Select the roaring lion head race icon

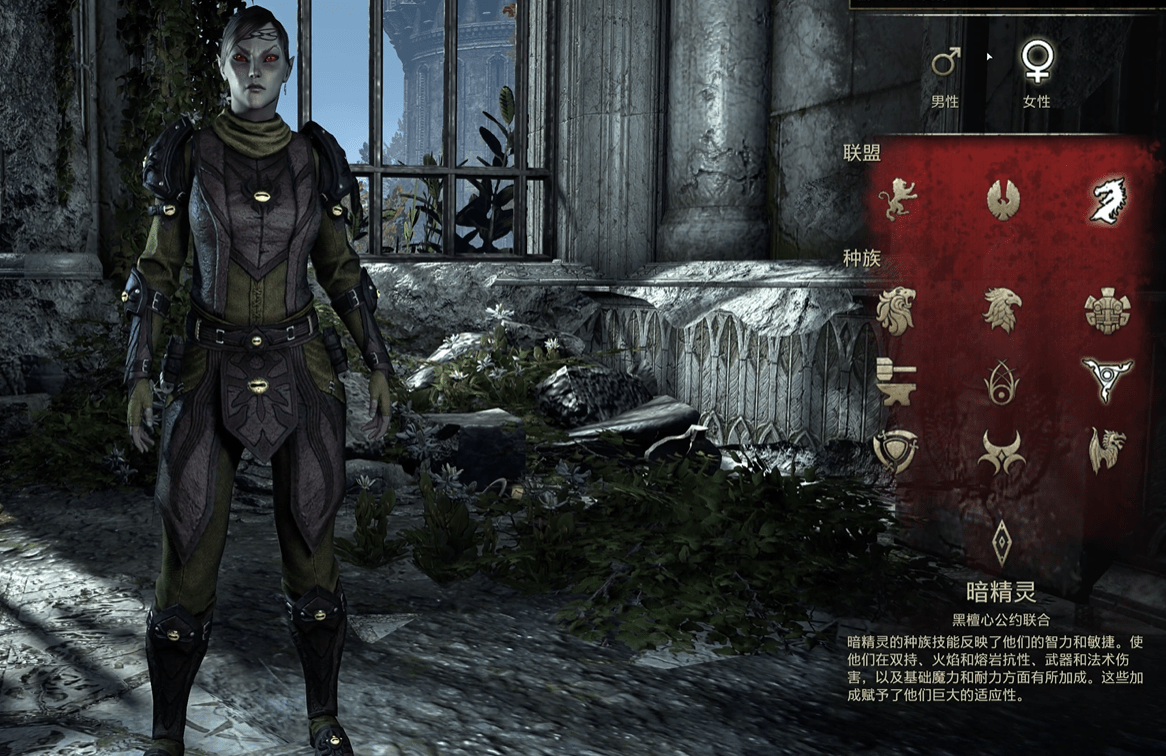click(x=896, y=310)
